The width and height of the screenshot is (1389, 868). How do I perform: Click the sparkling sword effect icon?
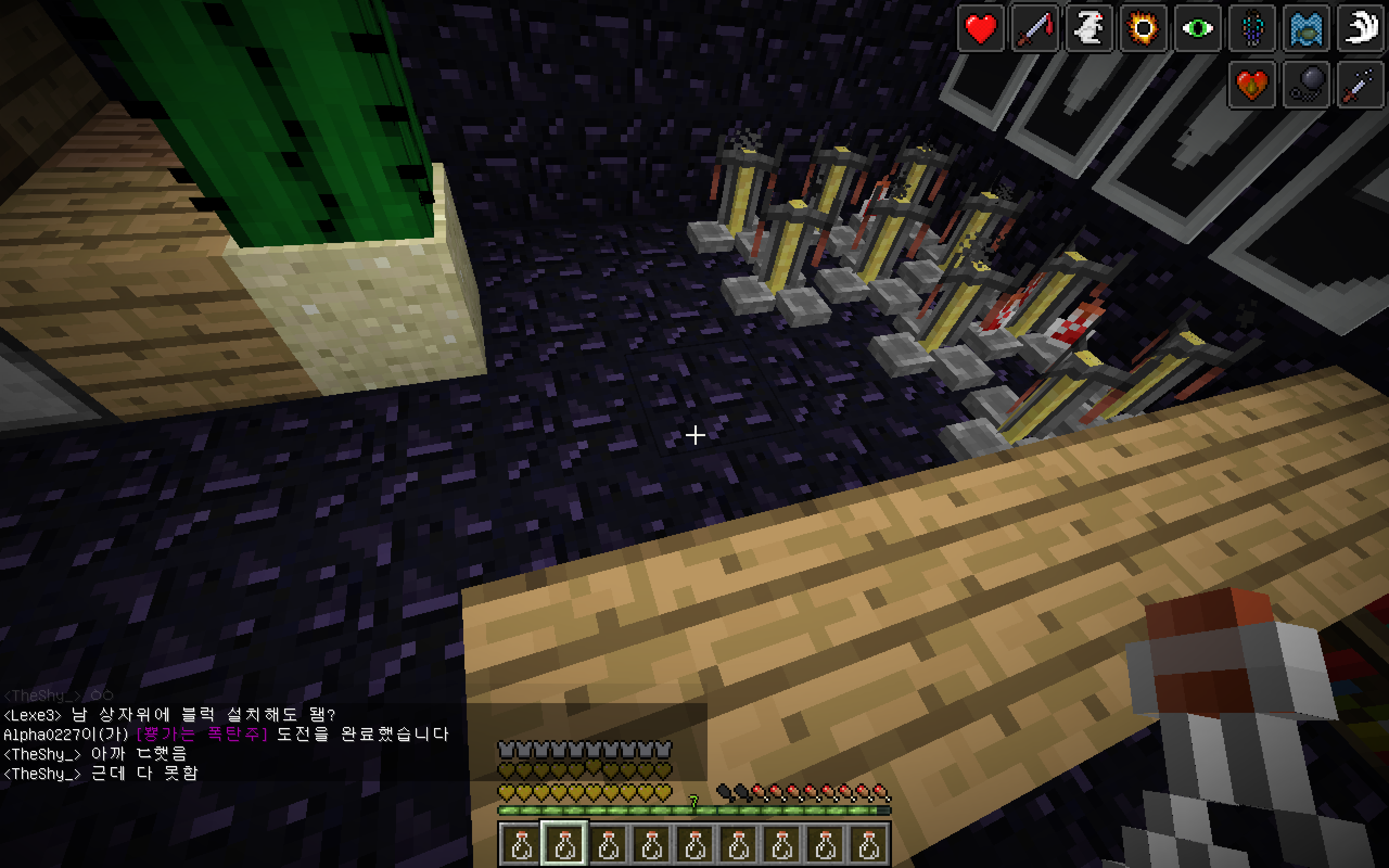[x=1360, y=85]
